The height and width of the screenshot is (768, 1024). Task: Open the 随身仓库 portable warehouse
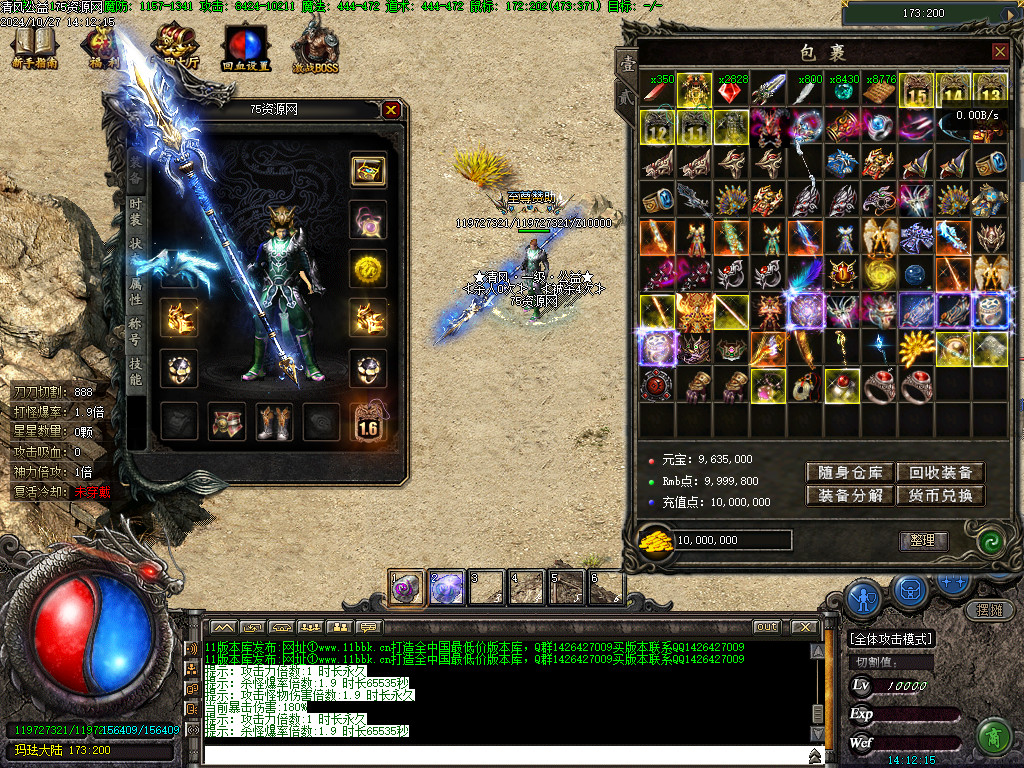tap(850, 472)
